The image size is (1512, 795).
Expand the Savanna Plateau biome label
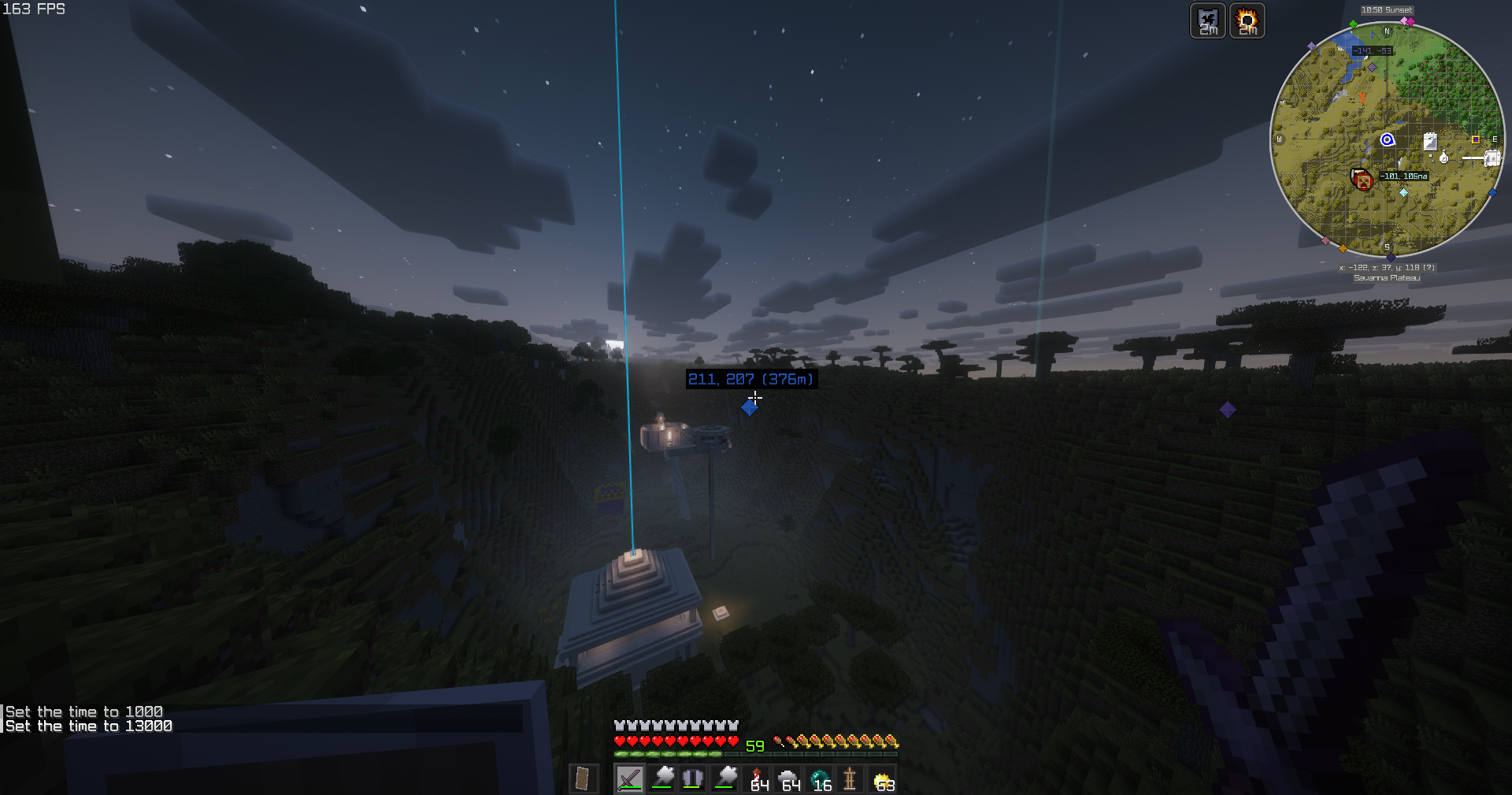click(x=1387, y=278)
